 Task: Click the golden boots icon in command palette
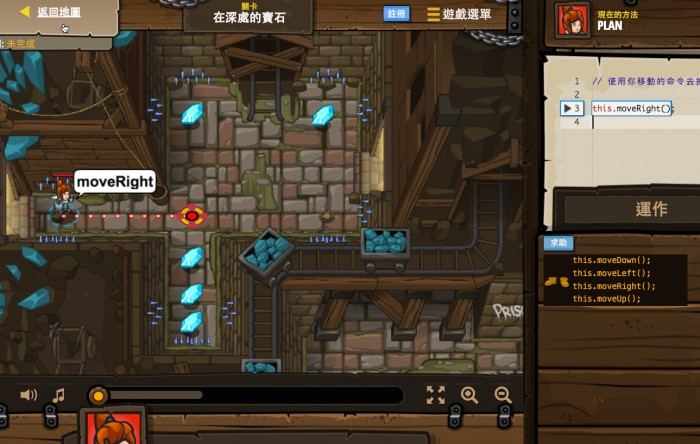[x=557, y=282]
